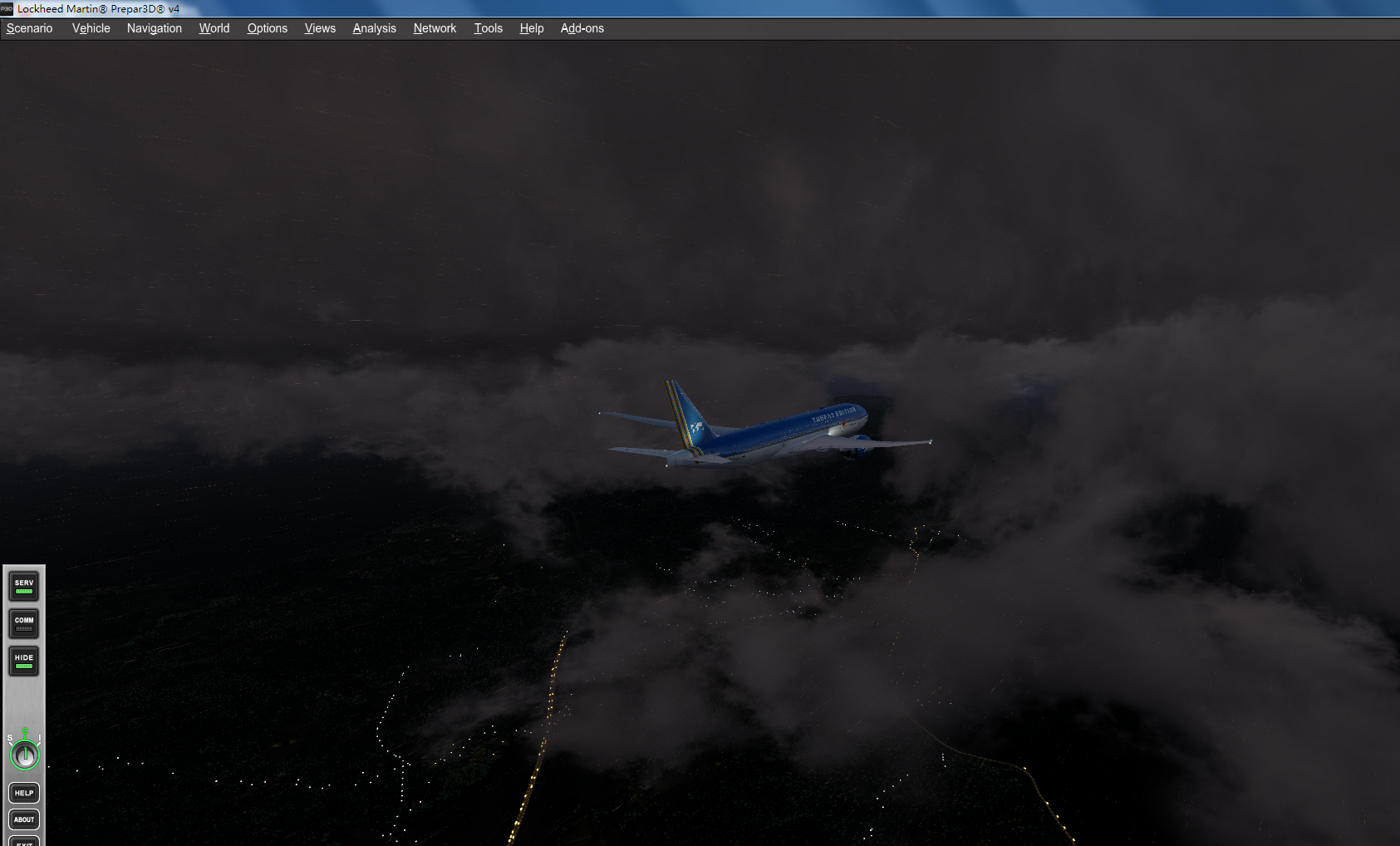This screenshot has width=1400, height=846.
Task: Click the Prepar3D application icon in the title bar
Action: 8,9
